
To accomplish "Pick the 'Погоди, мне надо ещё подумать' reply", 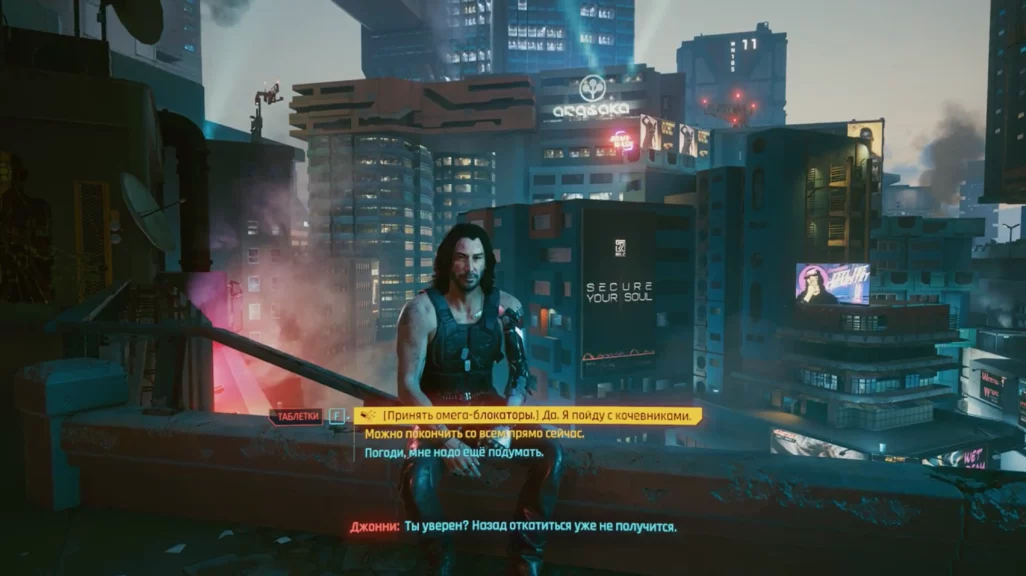I will [x=453, y=453].
